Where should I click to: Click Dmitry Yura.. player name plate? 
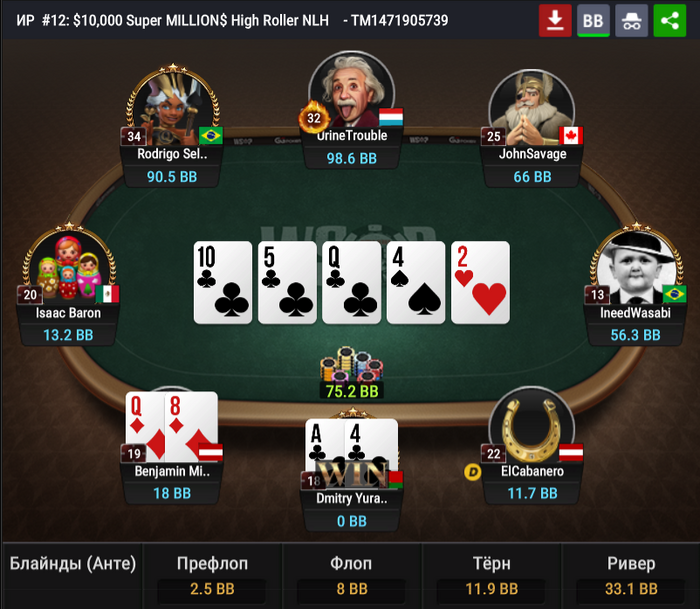pos(351,498)
